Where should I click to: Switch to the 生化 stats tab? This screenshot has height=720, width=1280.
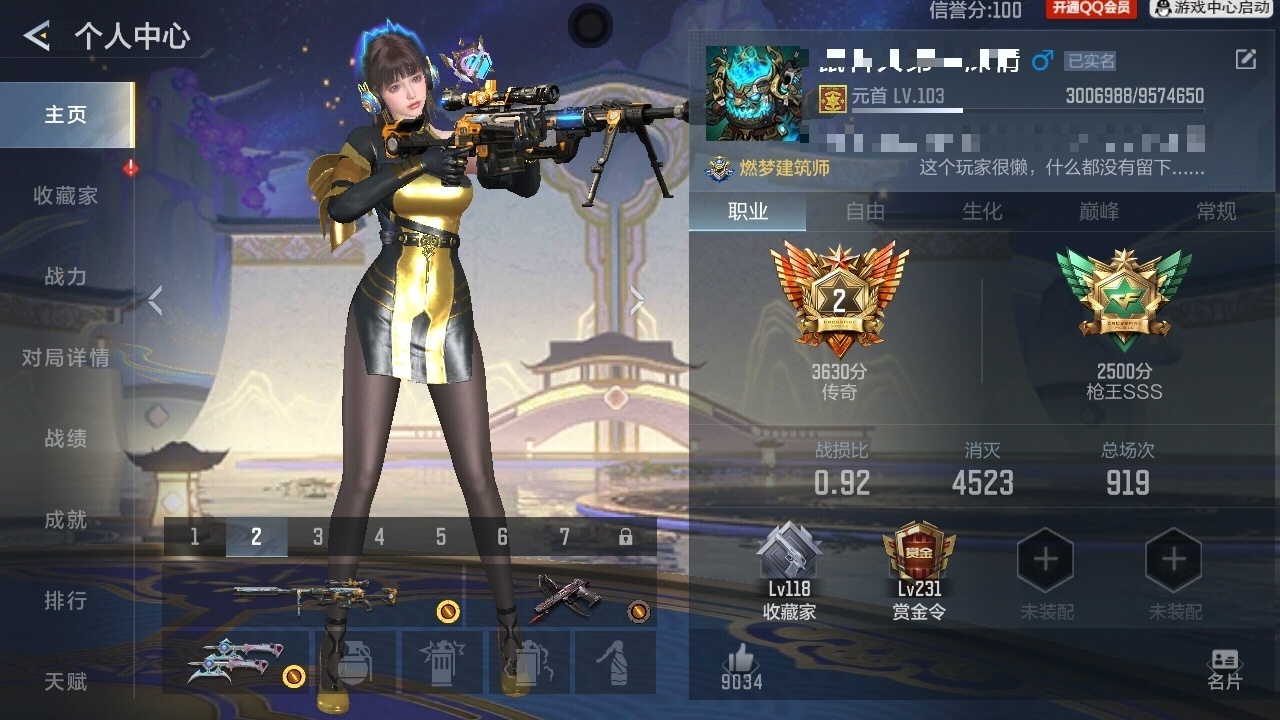coord(982,212)
